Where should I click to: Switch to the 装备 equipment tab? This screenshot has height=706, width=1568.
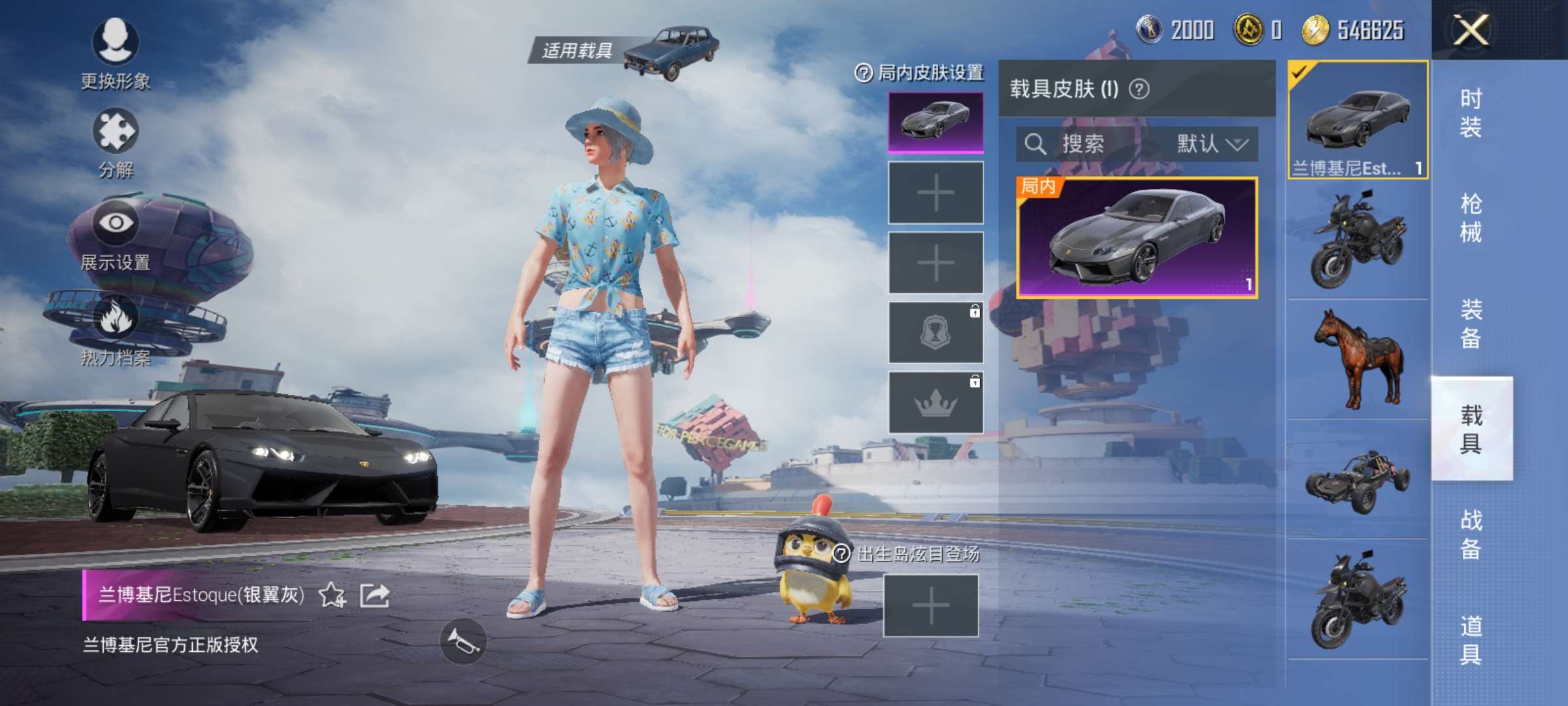(x=1471, y=323)
